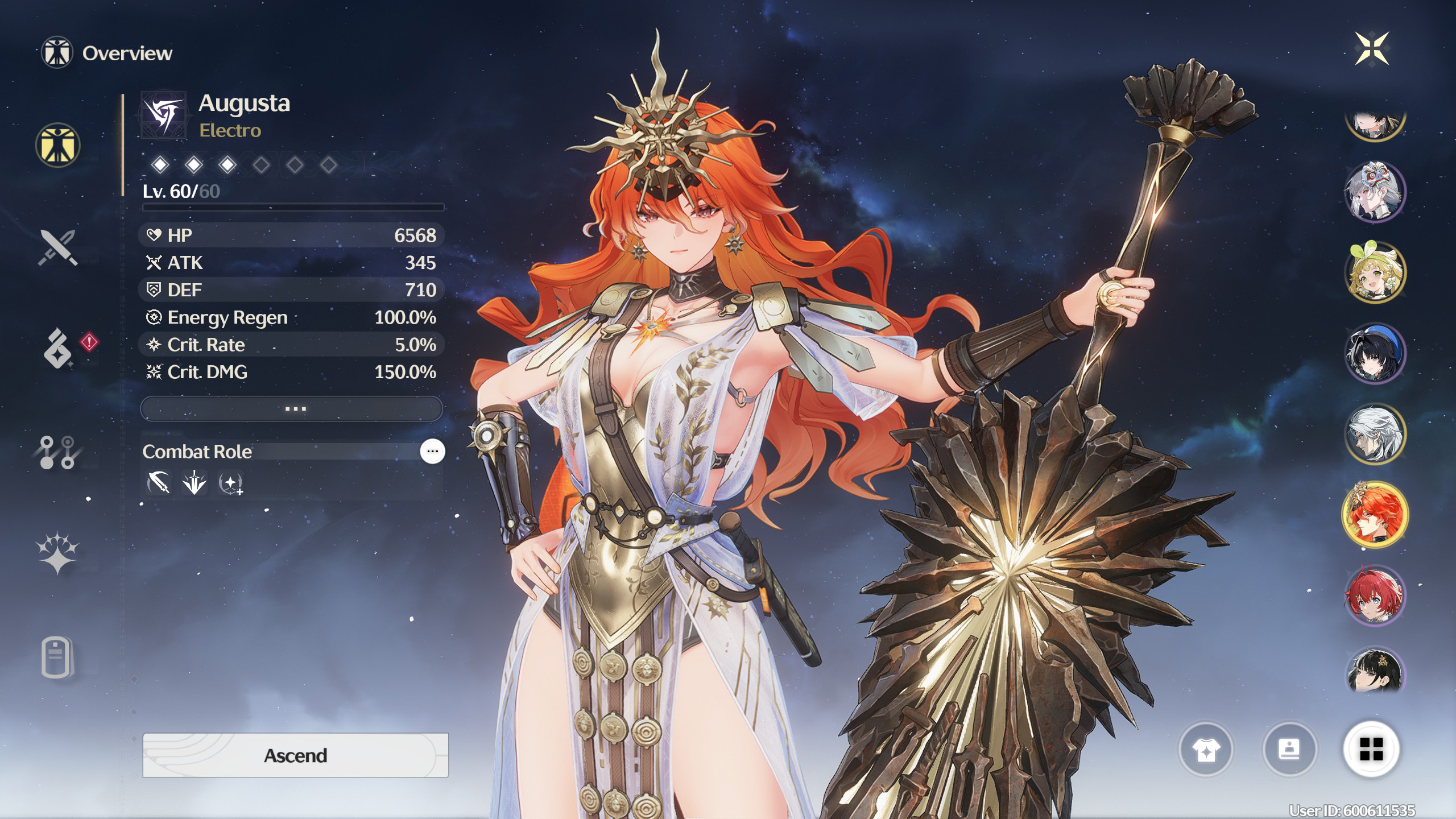This screenshot has width=1456, height=819.
Task: Choose the blonde character with green sprout
Action: 1375,272
